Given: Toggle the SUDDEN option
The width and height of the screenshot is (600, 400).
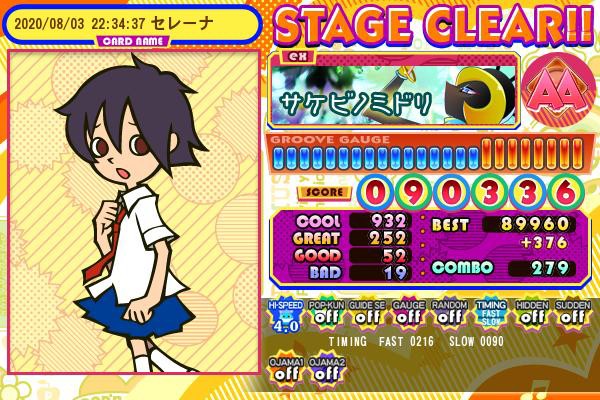Looking at the screenshot, I should coord(572,313).
